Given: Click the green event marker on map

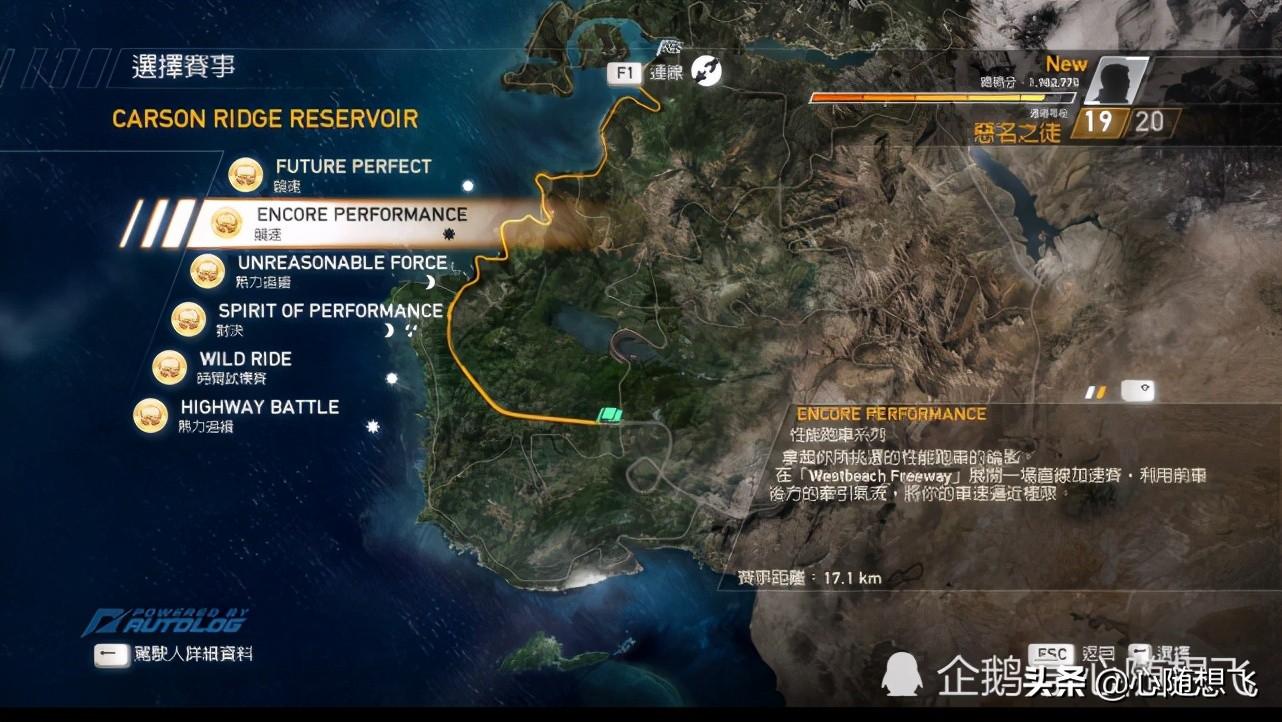Looking at the screenshot, I should click(x=609, y=416).
